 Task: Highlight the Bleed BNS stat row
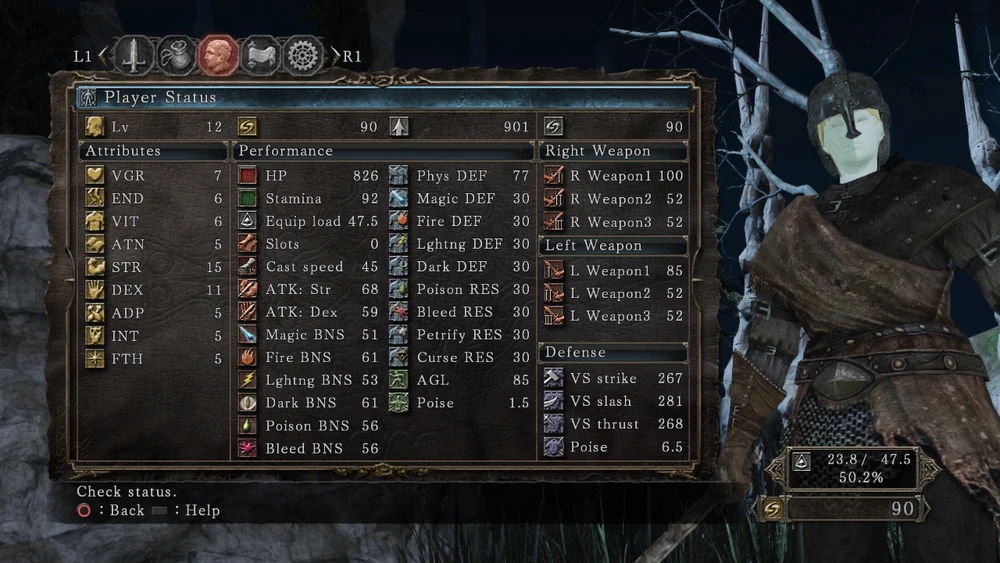(308, 449)
